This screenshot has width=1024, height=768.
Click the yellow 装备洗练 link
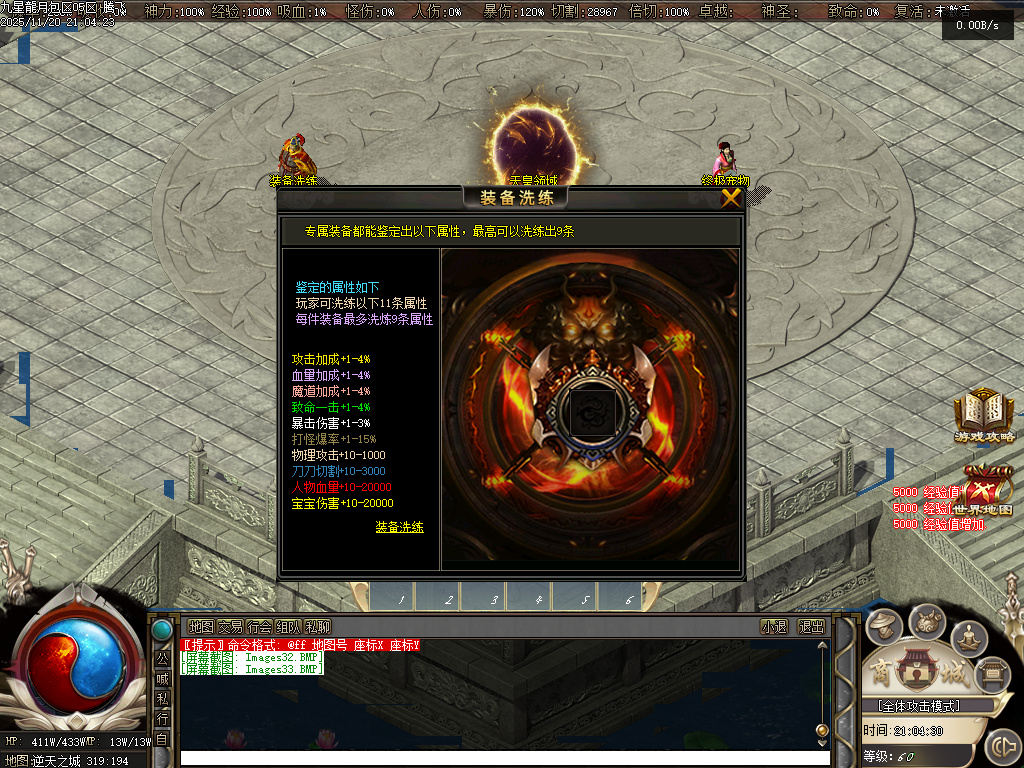[399, 527]
